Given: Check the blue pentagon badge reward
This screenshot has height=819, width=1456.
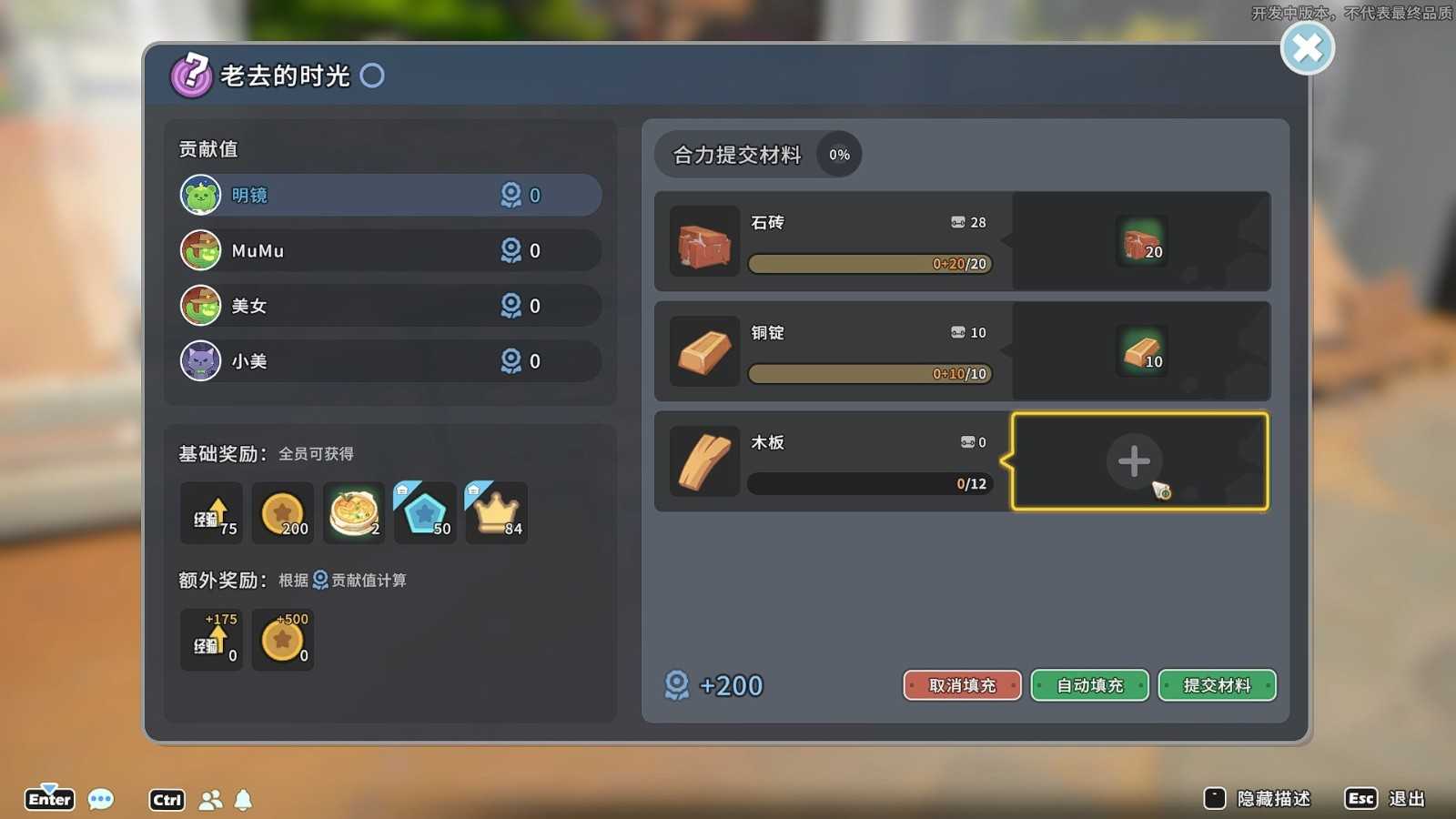Looking at the screenshot, I should 425,513.
